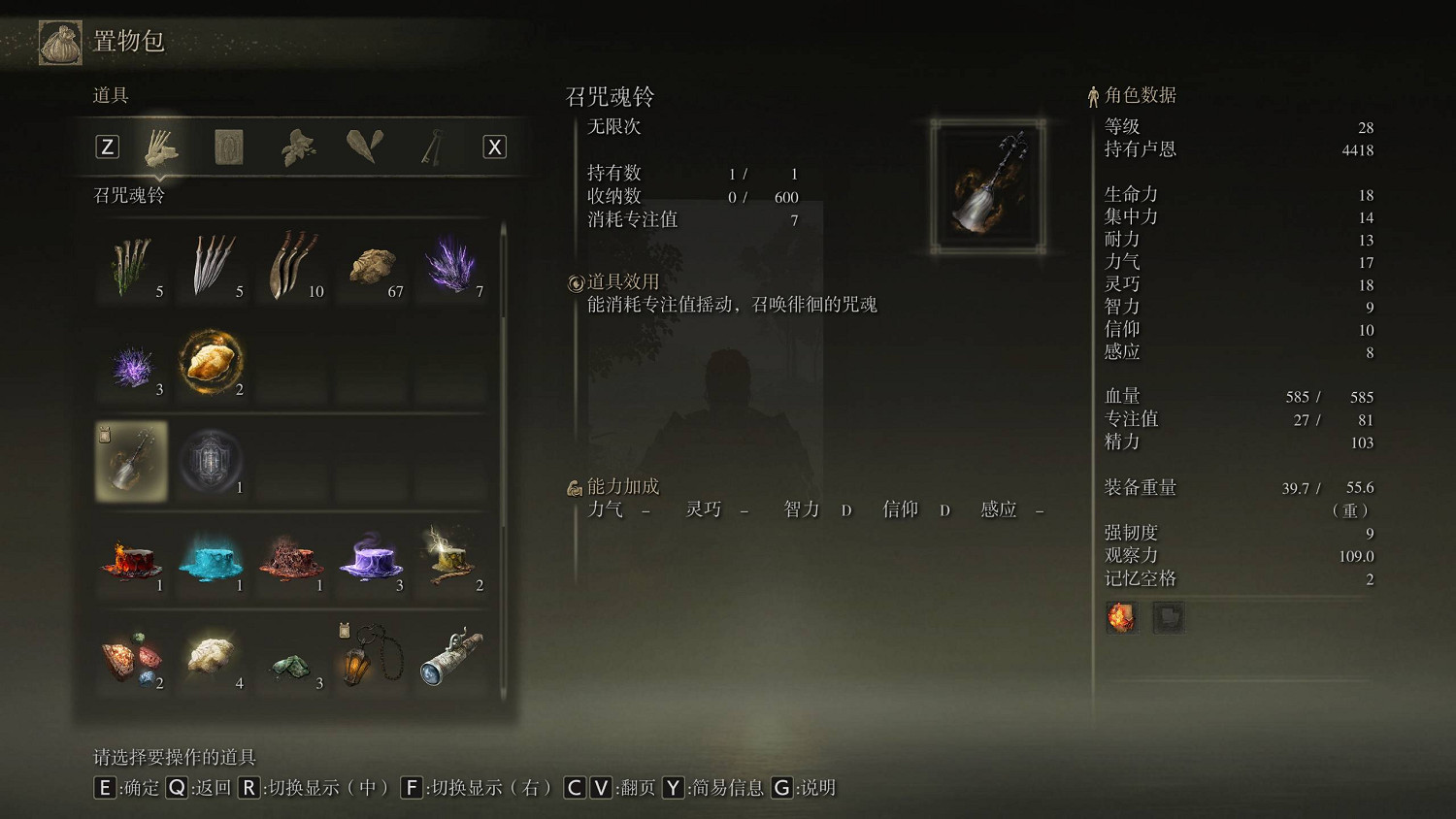Toggle the middle display via R 切换显示

tap(250, 788)
